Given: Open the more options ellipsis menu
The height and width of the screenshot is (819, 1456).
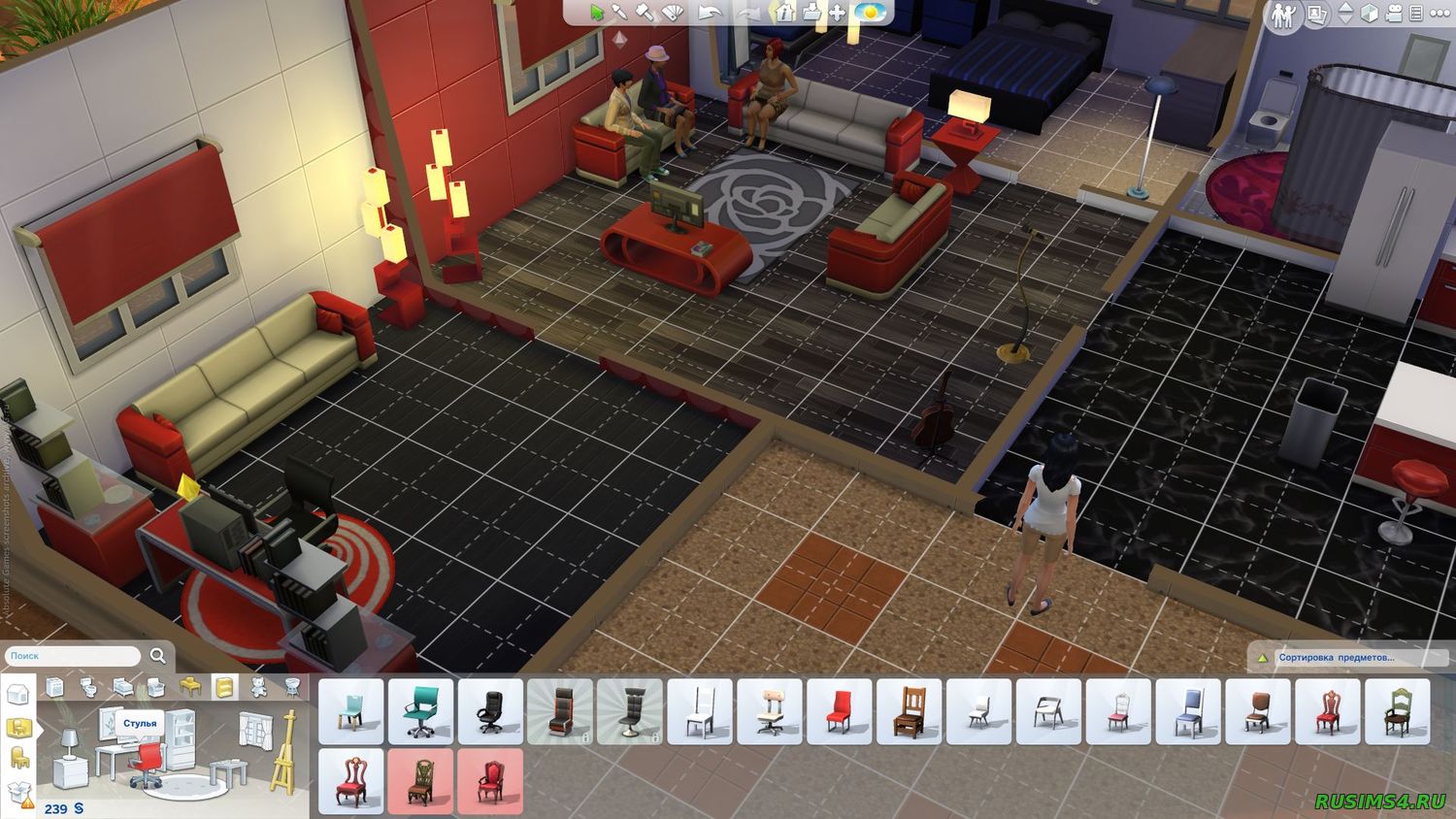Looking at the screenshot, I should (x=1439, y=12).
